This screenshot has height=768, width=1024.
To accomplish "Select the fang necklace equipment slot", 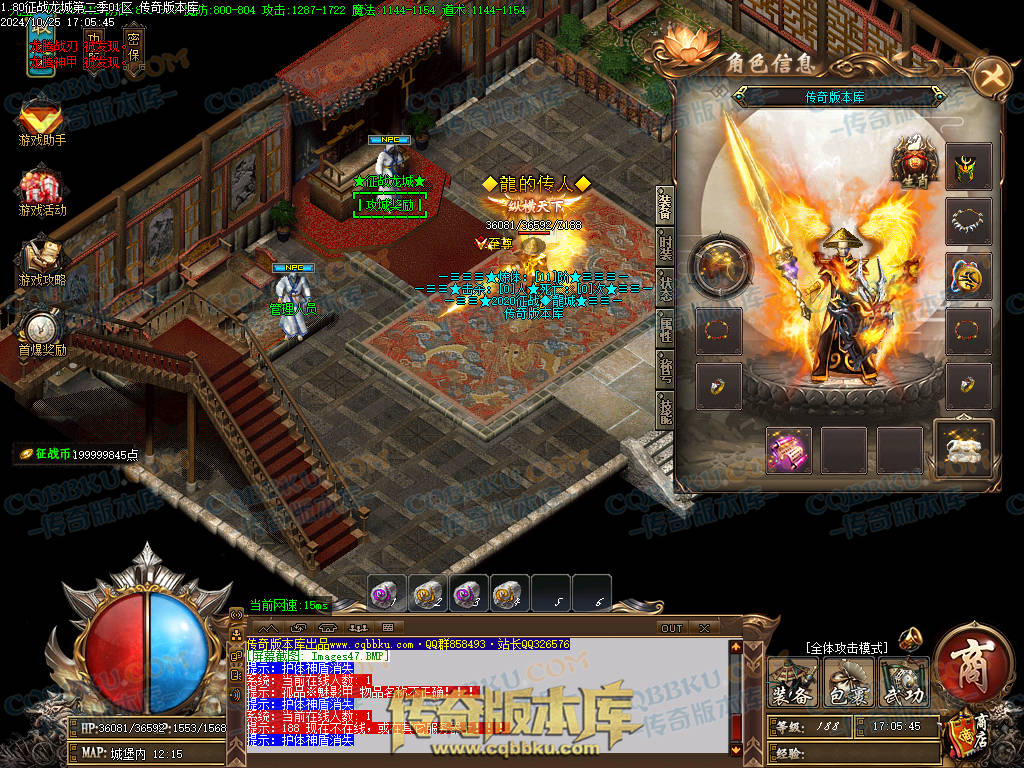I will (x=968, y=221).
